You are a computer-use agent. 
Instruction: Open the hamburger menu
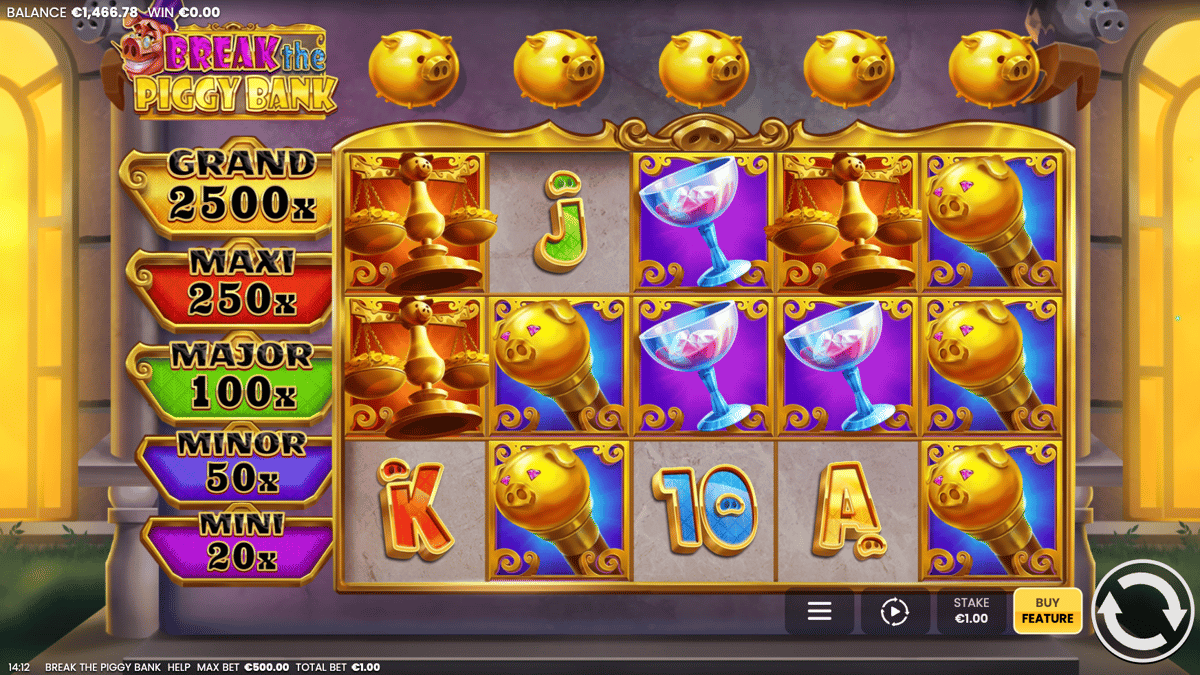(x=820, y=611)
